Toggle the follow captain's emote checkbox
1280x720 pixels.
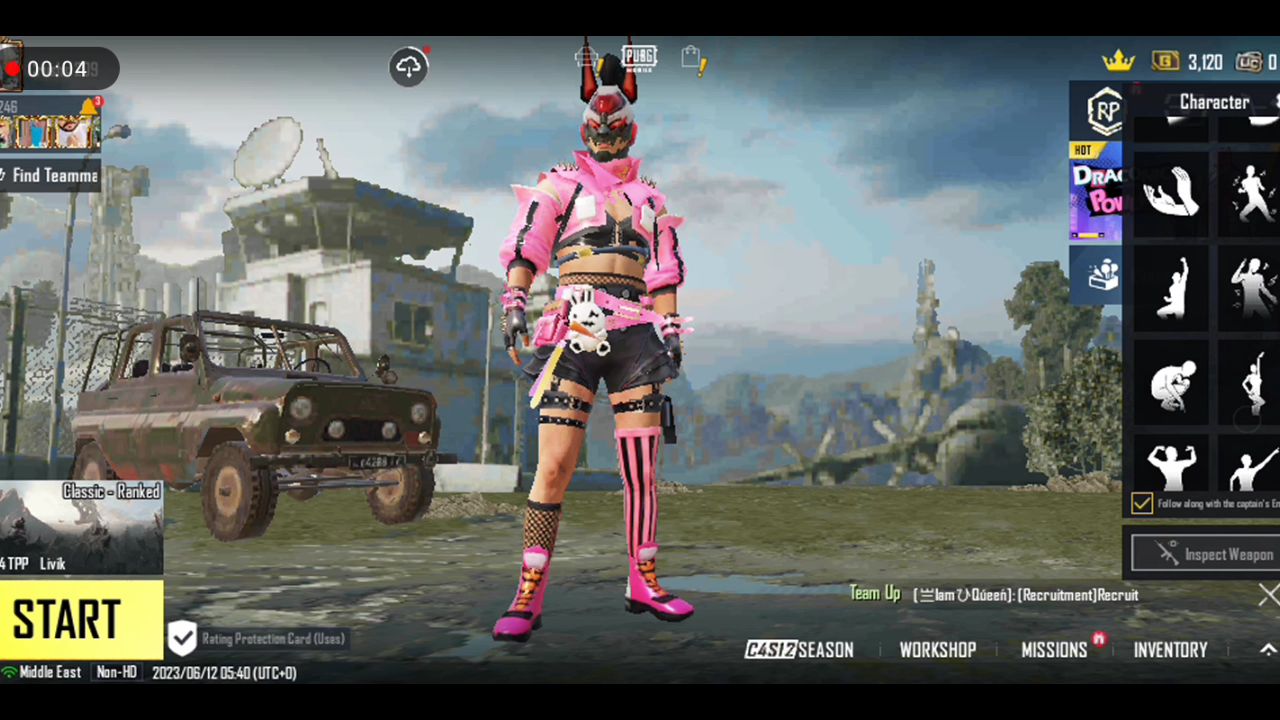(x=1141, y=504)
